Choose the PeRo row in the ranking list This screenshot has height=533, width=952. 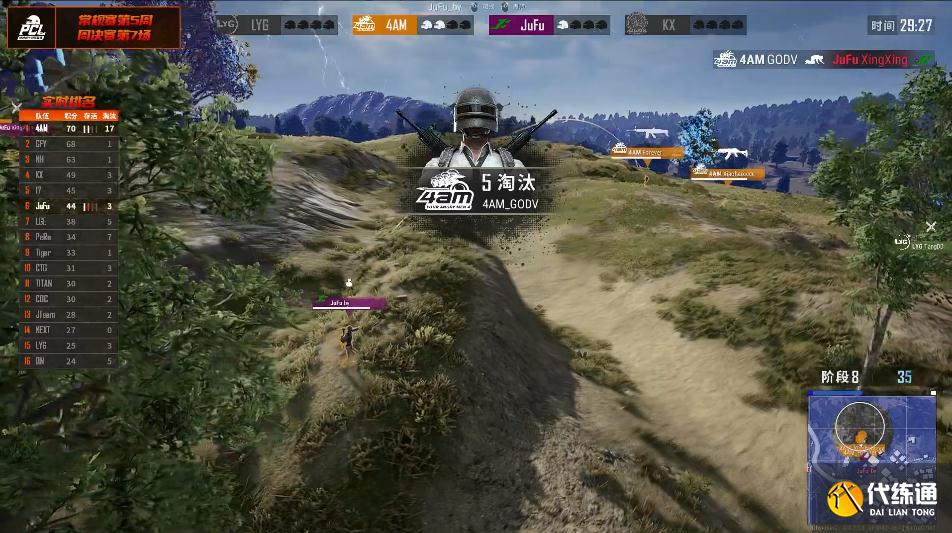coord(68,237)
